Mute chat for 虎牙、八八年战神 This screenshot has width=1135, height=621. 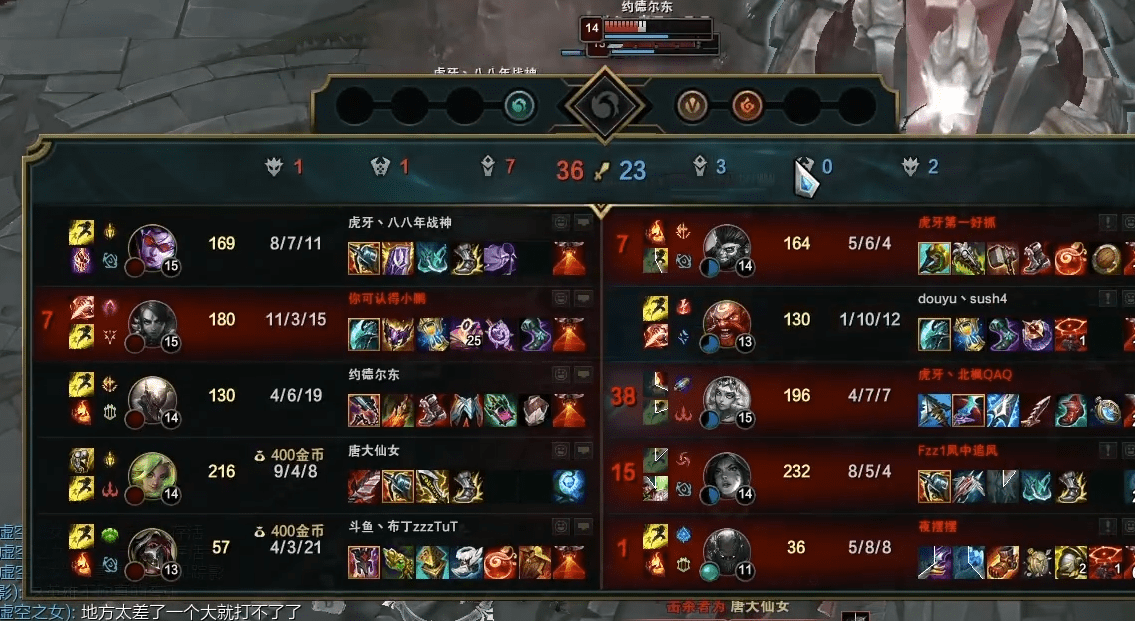[584, 223]
